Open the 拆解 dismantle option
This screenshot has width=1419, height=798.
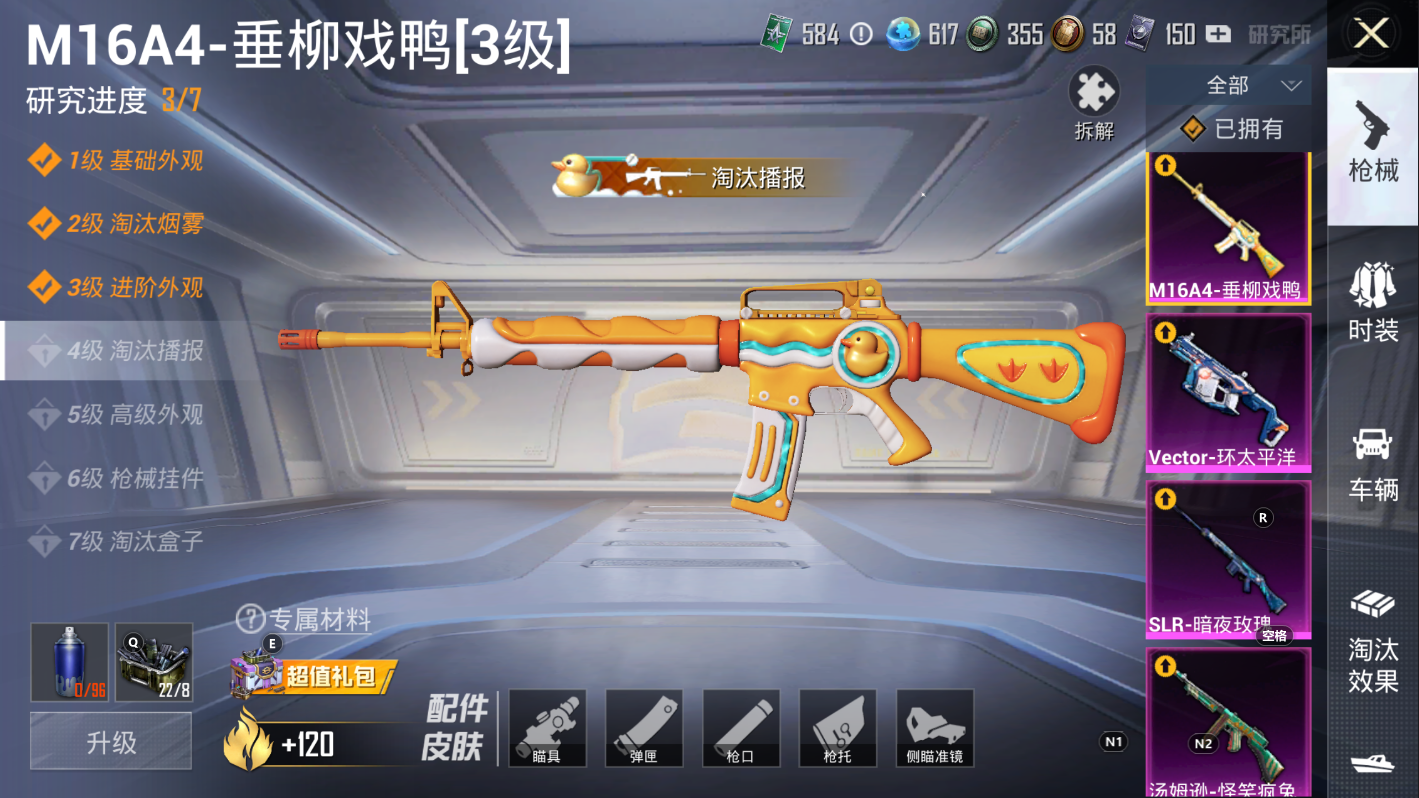1094,103
